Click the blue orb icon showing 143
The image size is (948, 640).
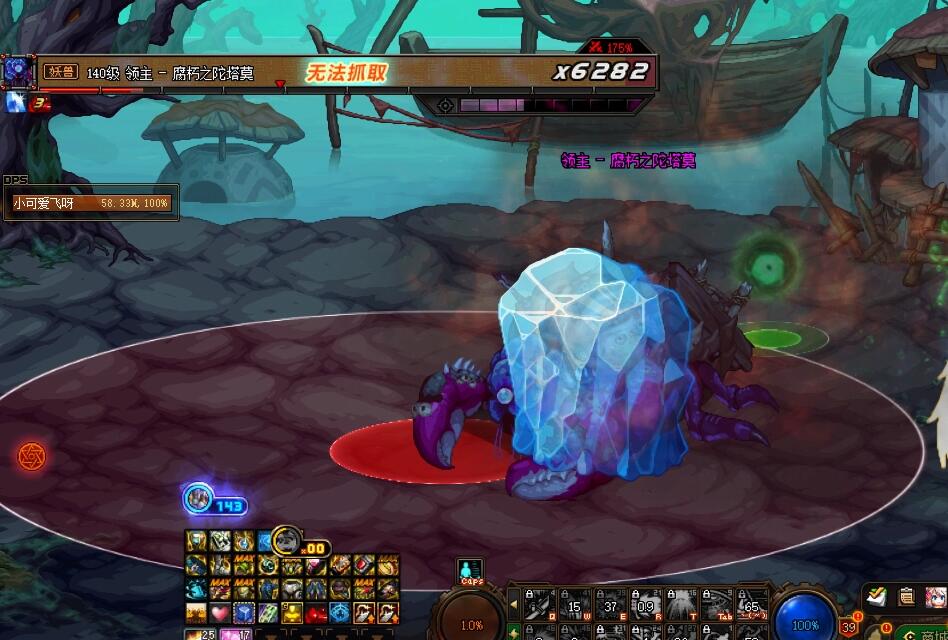[199, 497]
